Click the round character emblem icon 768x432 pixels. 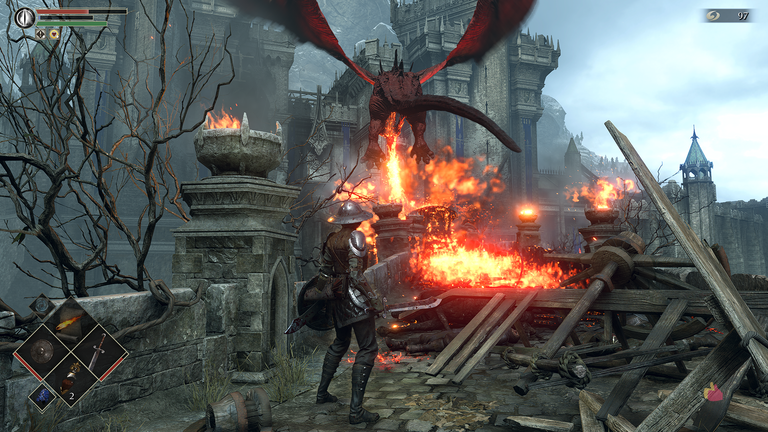tap(24, 16)
